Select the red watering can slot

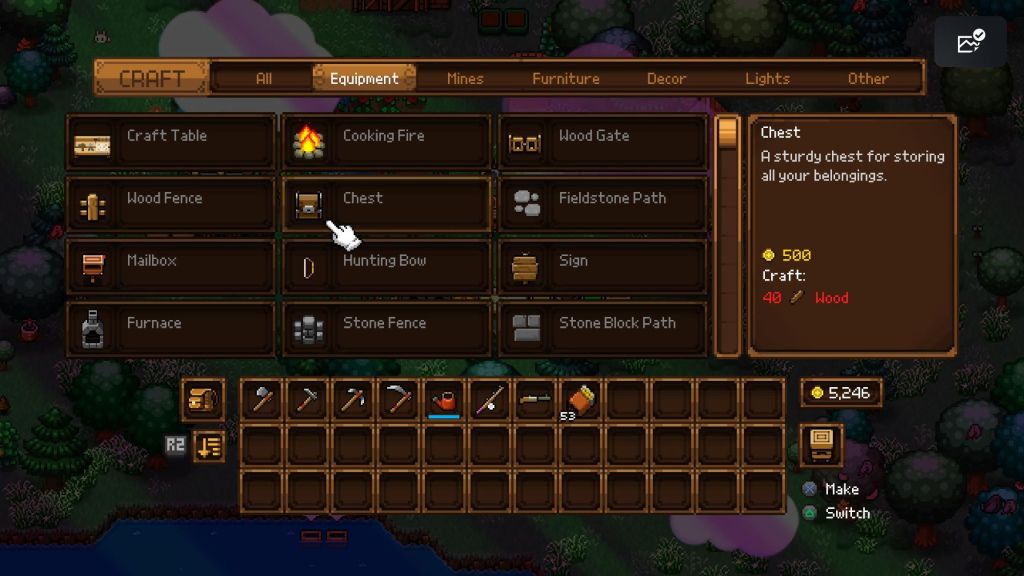pos(444,400)
